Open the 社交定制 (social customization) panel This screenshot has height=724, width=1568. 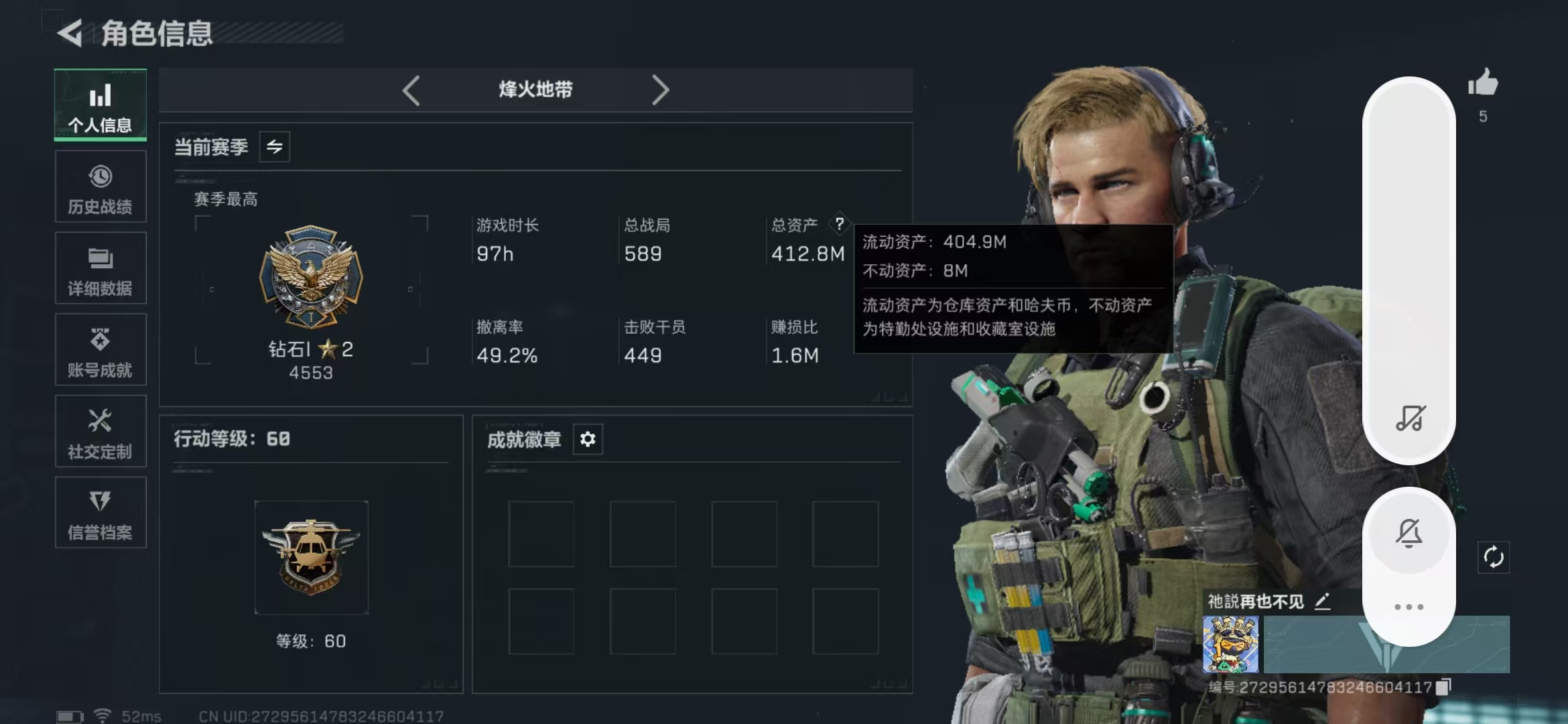[x=100, y=431]
